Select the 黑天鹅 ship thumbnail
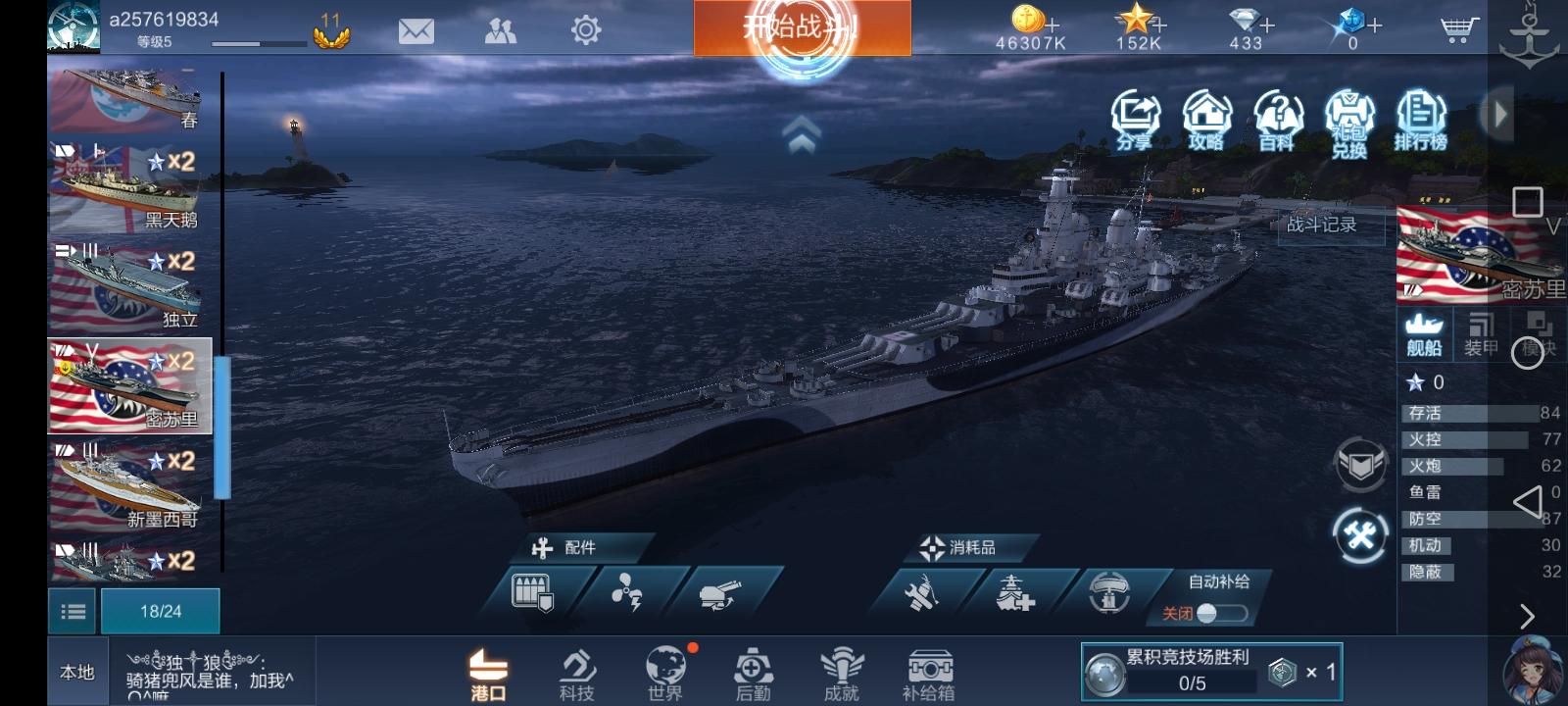Image resolution: width=1568 pixels, height=706 pixels. (x=127, y=186)
